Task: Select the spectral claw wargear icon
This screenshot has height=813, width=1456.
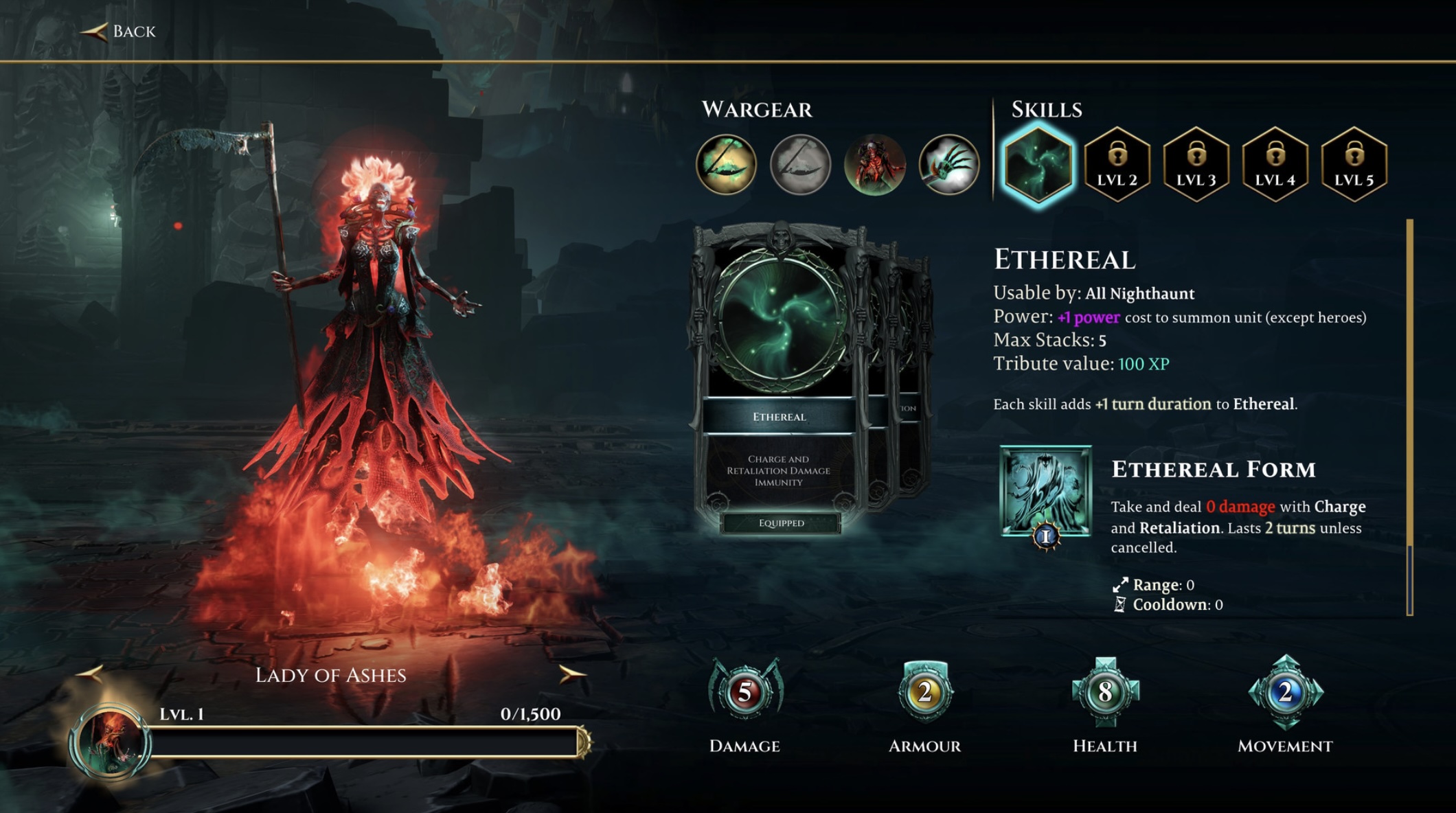Action: [x=949, y=165]
